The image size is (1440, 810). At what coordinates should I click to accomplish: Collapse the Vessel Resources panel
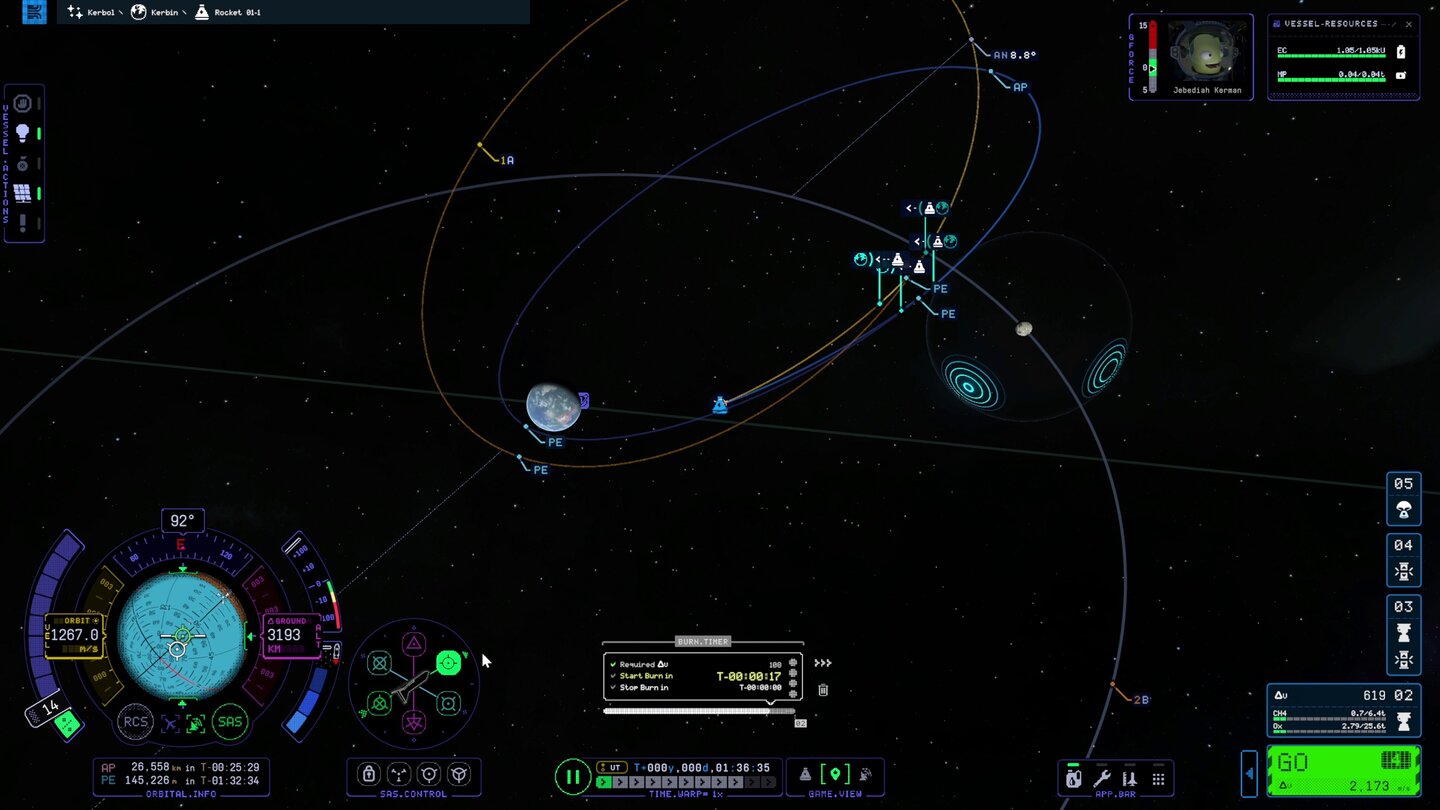(x=1385, y=24)
